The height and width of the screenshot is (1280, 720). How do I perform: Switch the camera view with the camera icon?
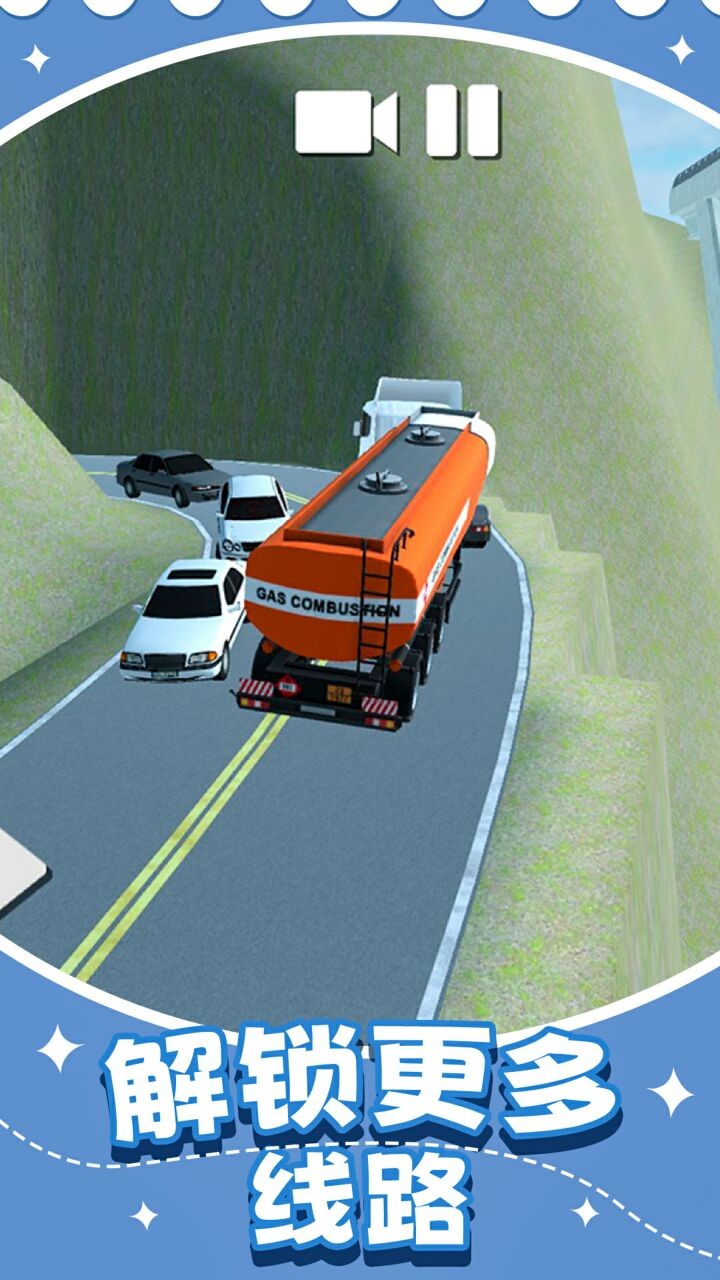pyautogui.click(x=346, y=122)
